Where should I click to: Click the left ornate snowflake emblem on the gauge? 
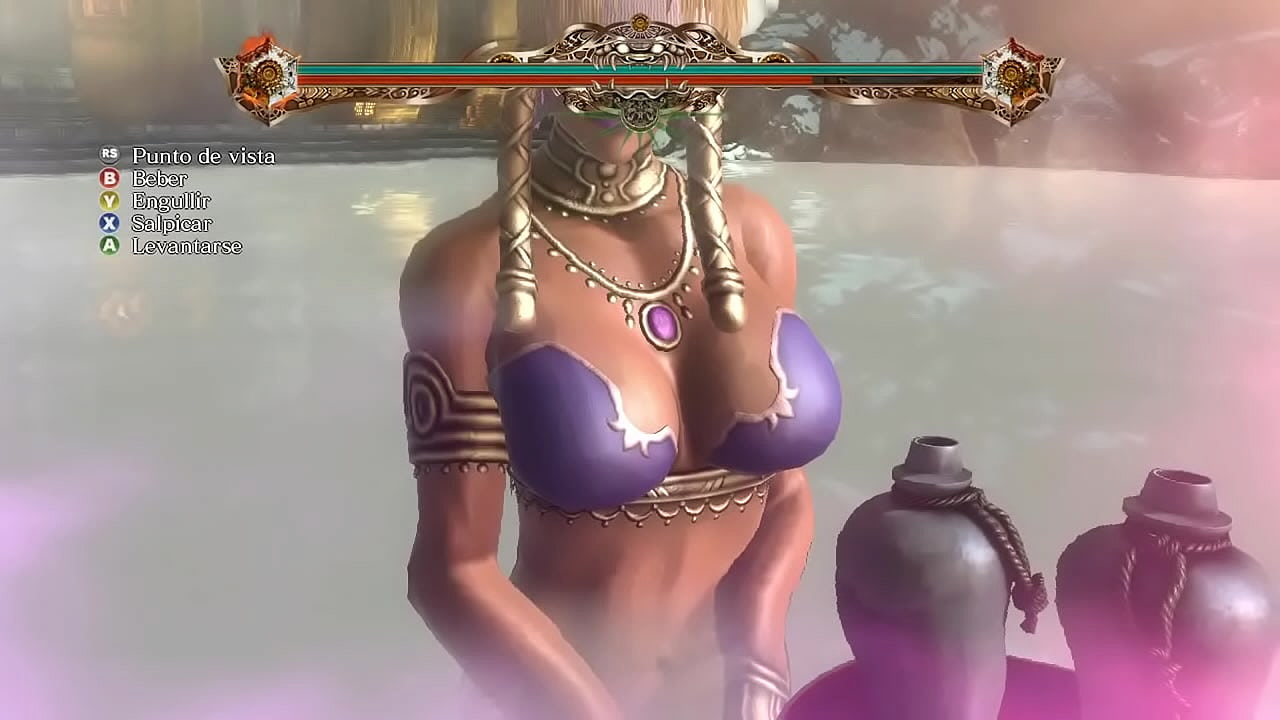pyautogui.click(x=268, y=75)
